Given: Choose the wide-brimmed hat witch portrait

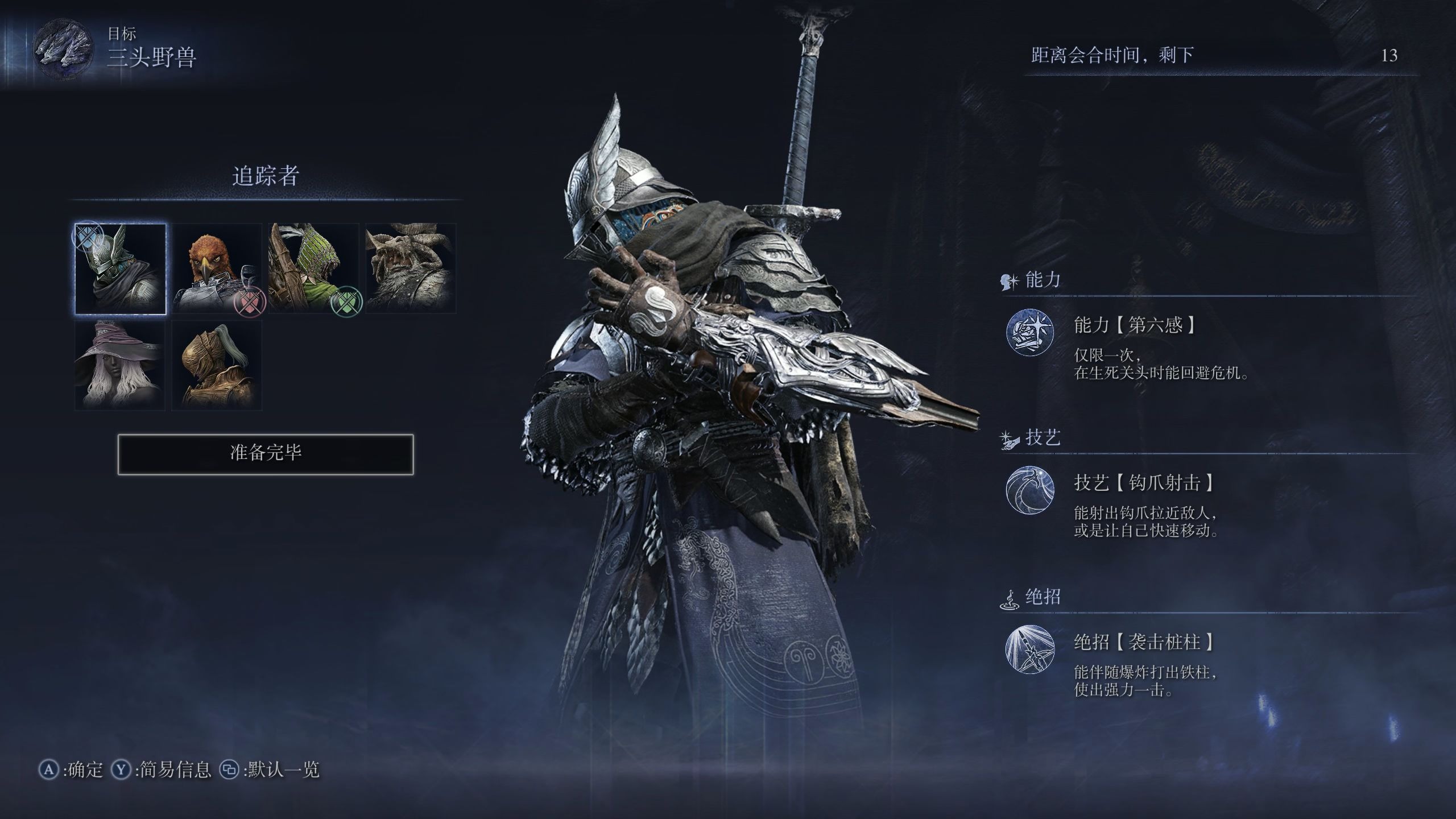Looking at the screenshot, I should coord(121,365).
